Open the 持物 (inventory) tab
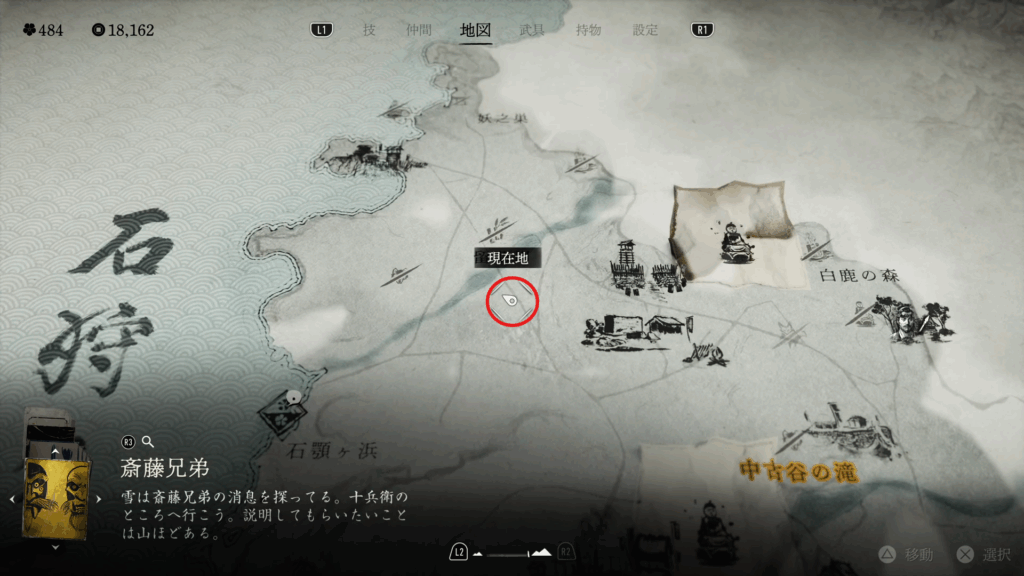This screenshot has width=1024, height=576. 589,30
